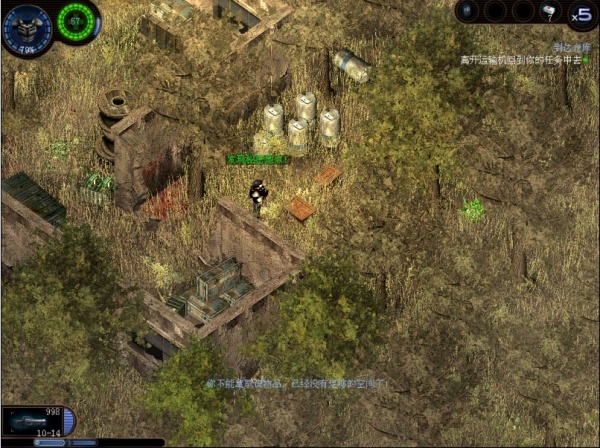Viewport: 600px width, 448px height.
Task: Use the medkit in the quick item slot
Action: (x=549, y=12)
